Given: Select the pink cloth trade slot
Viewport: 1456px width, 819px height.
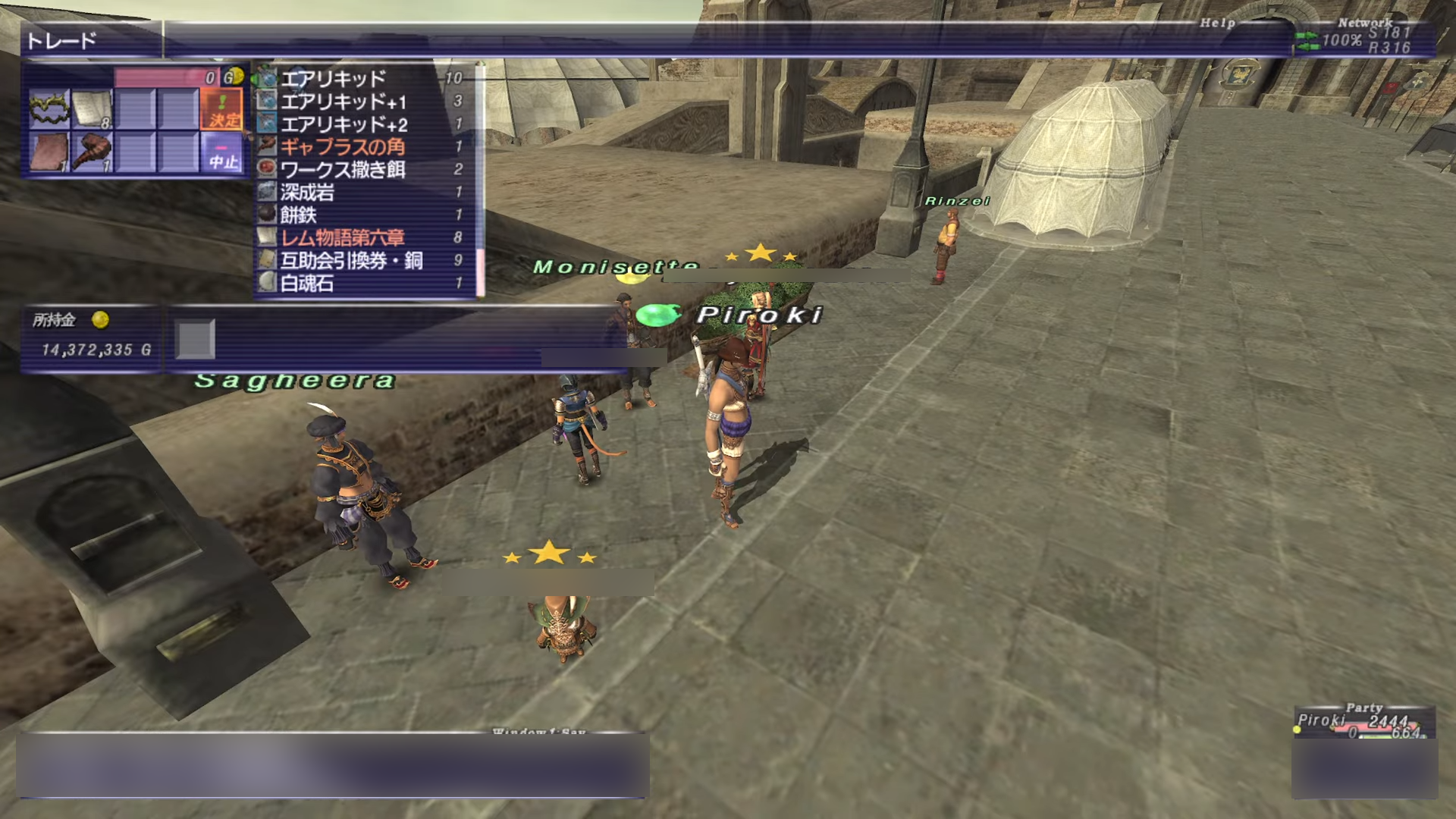Looking at the screenshot, I should pyautogui.click(x=49, y=152).
